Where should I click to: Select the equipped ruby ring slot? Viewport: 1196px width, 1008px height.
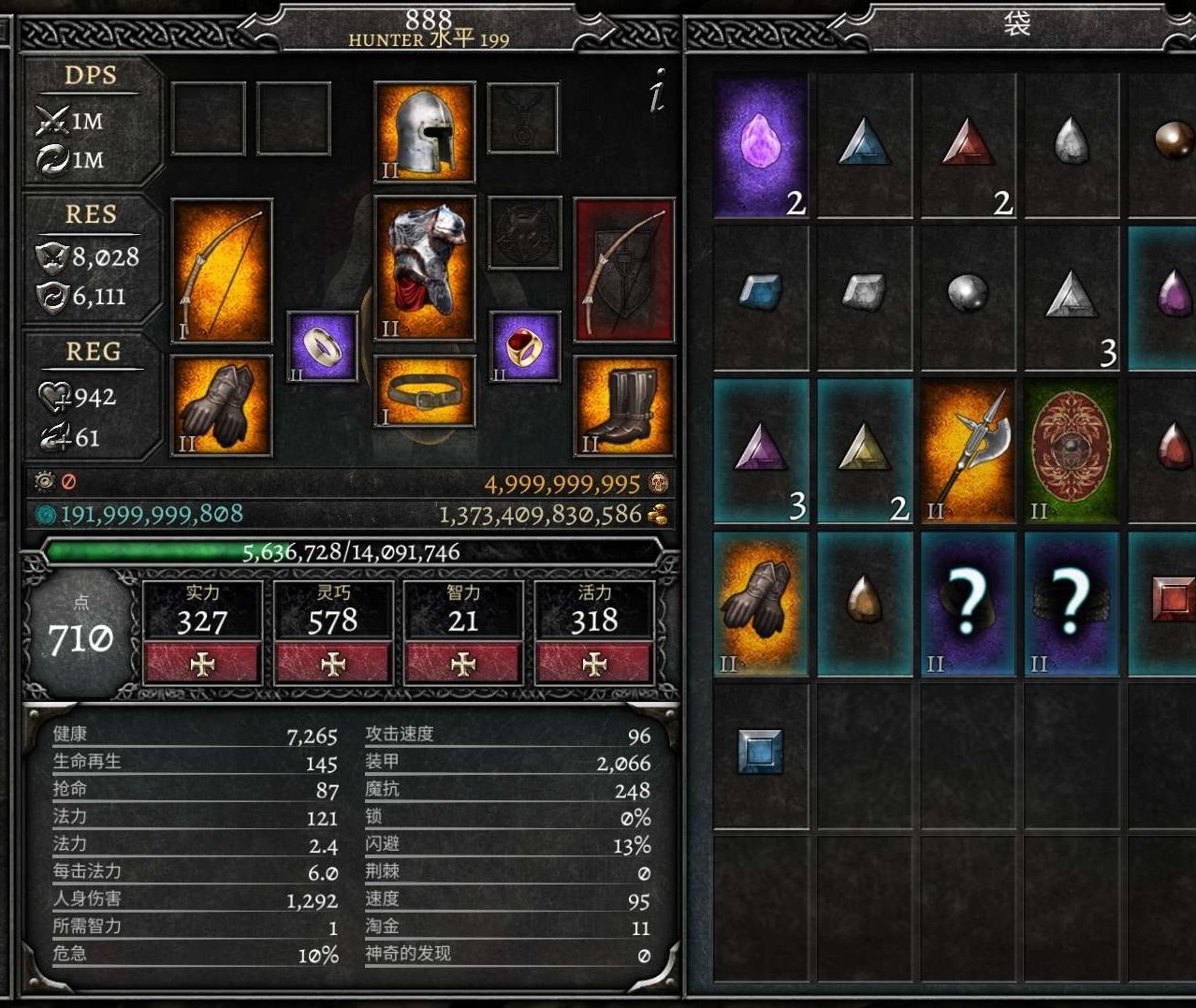(524, 346)
